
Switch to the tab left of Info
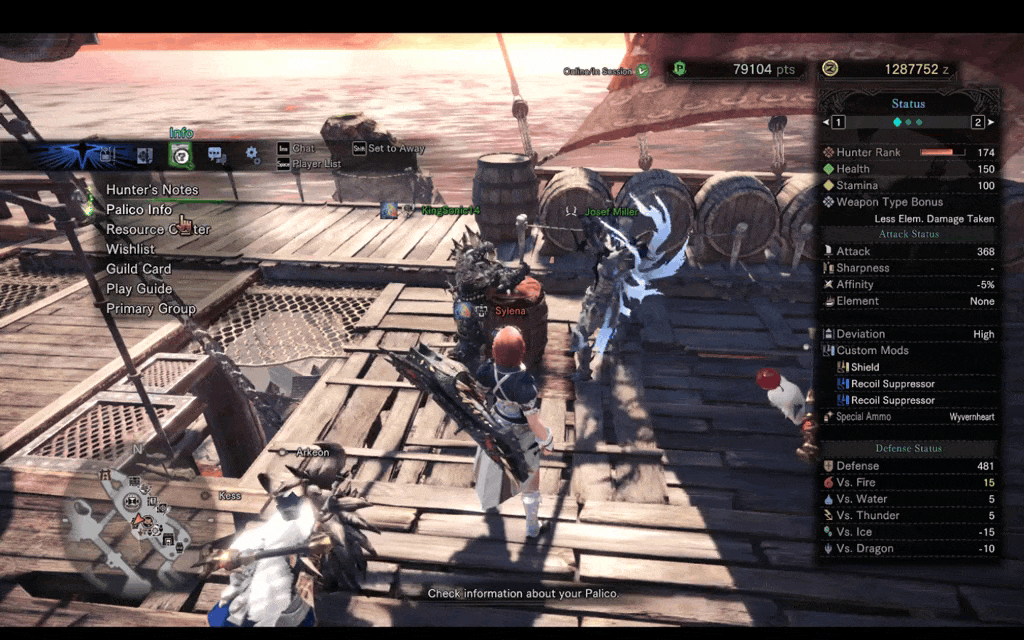coord(144,155)
